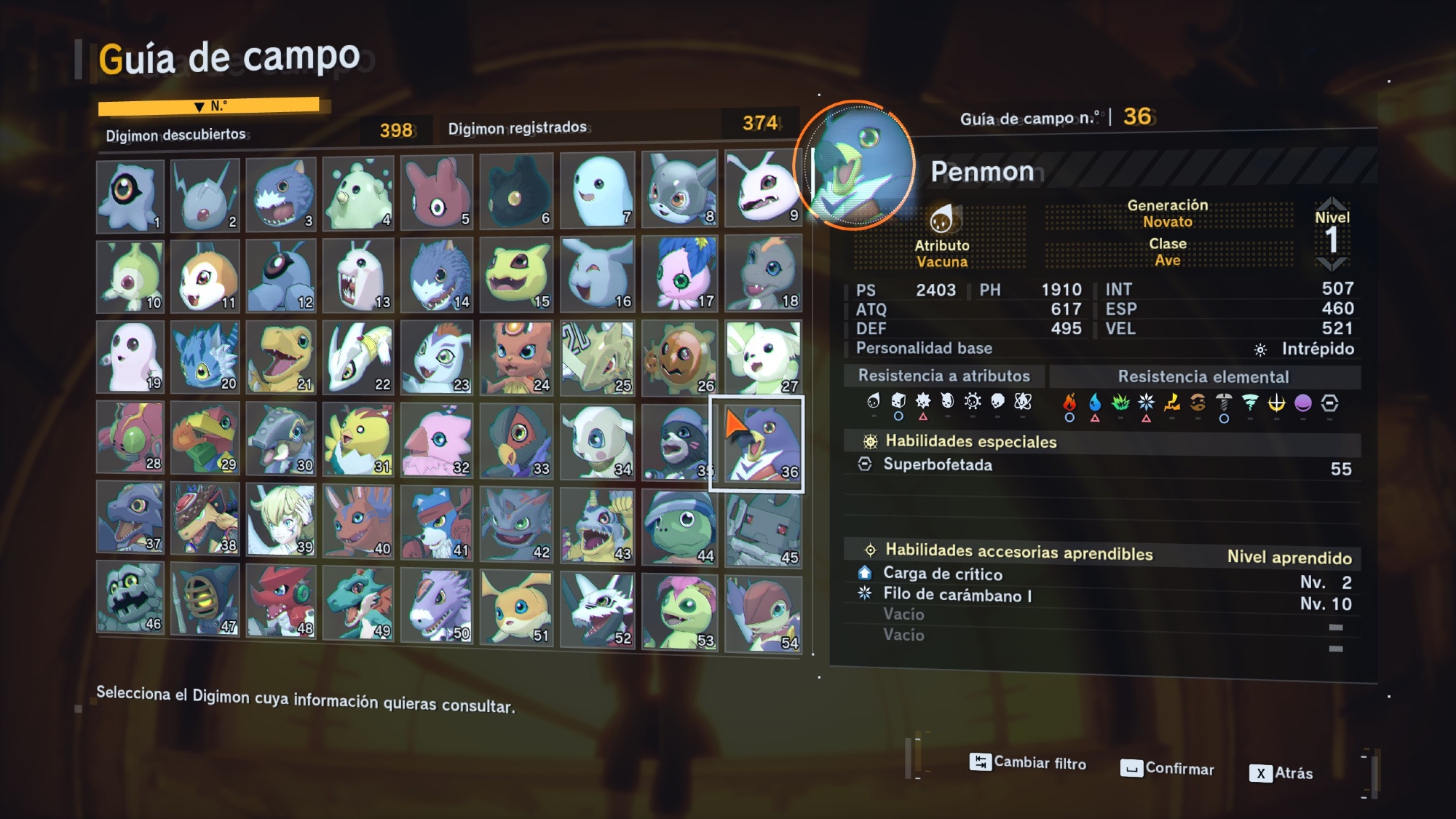Click the Cambiar filtro option

(1028, 763)
